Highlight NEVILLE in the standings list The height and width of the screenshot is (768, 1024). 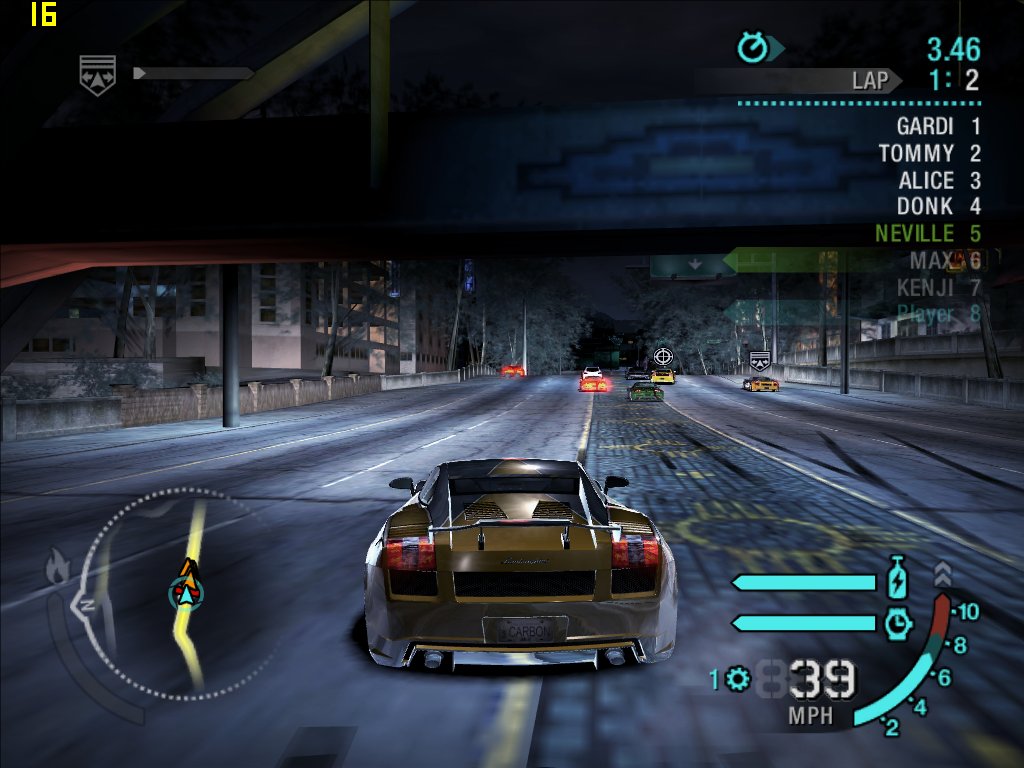pos(914,234)
